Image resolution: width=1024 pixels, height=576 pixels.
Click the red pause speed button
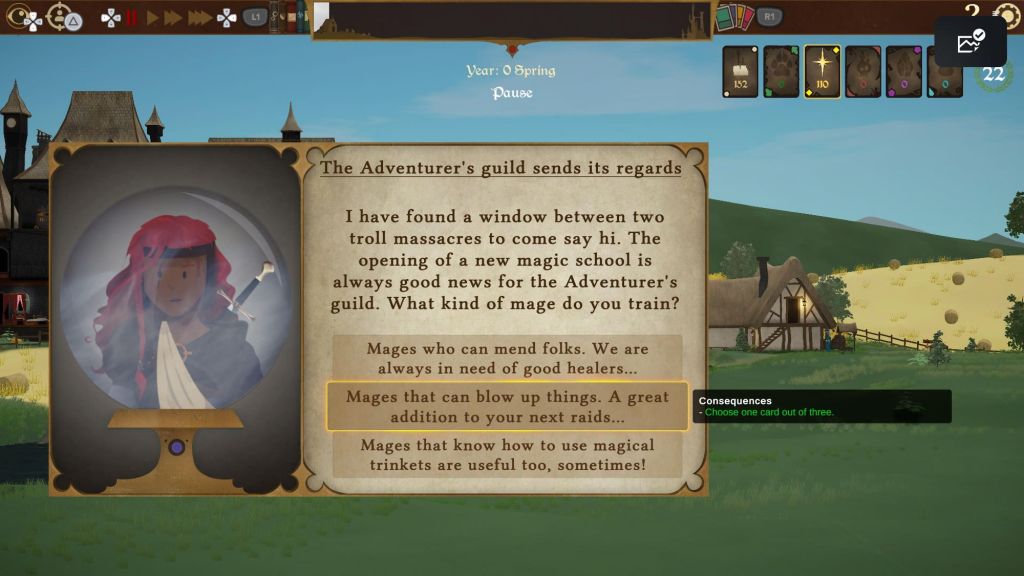pos(131,17)
